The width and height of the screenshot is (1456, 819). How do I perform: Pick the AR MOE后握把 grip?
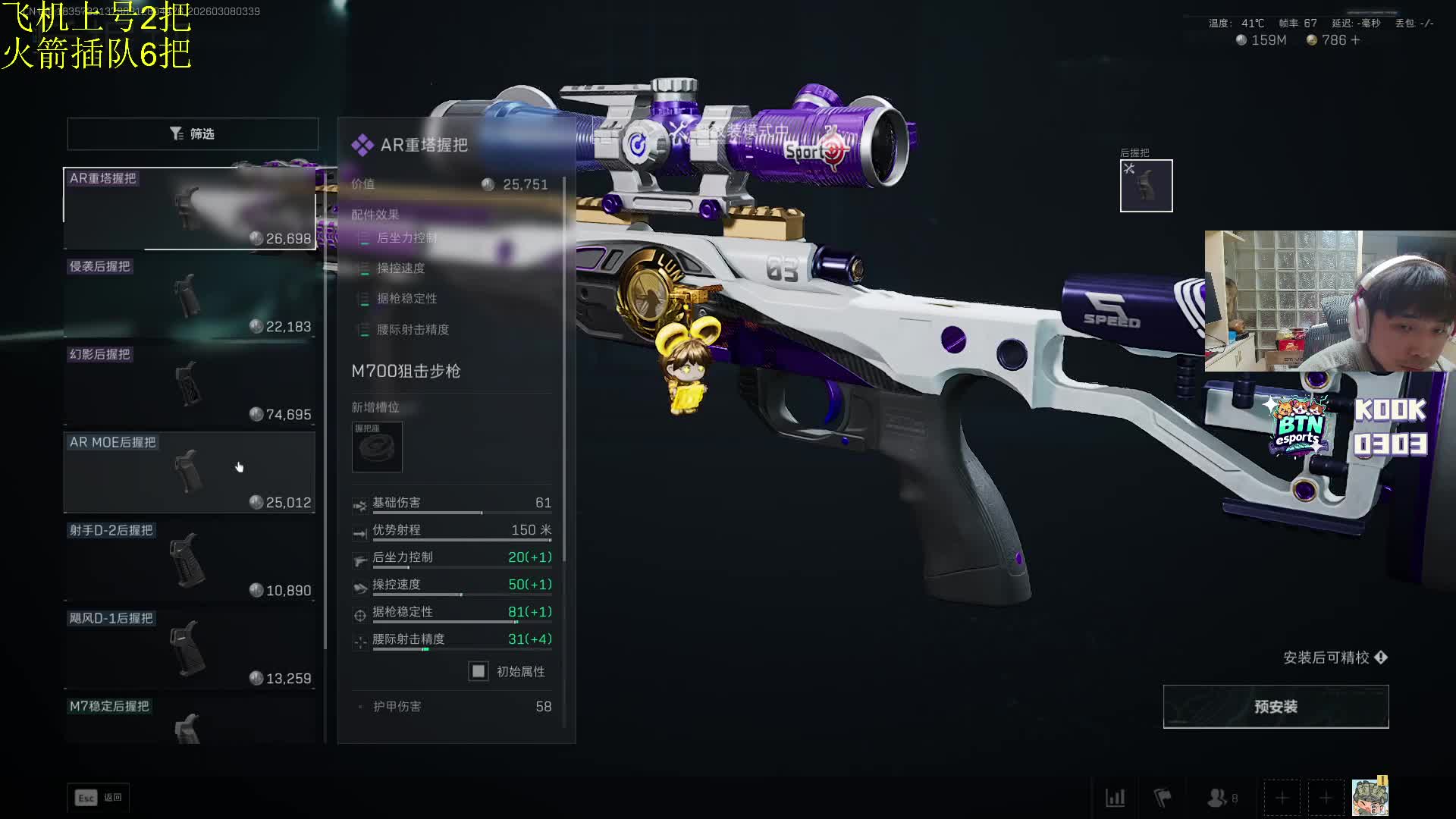pyautogui.click(x=190, y=472)
